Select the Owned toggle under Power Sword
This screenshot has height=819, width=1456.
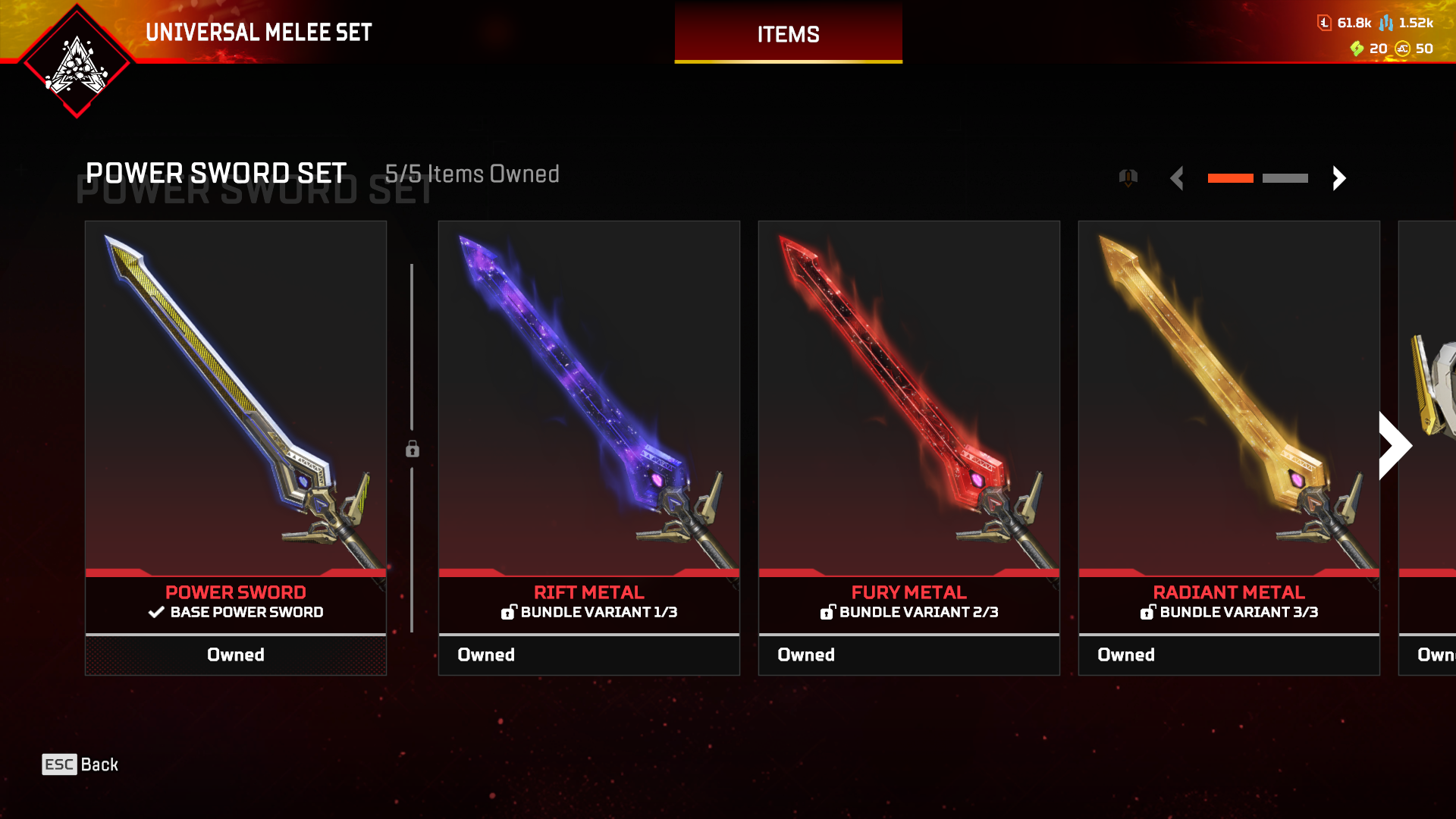pos(236,654)
